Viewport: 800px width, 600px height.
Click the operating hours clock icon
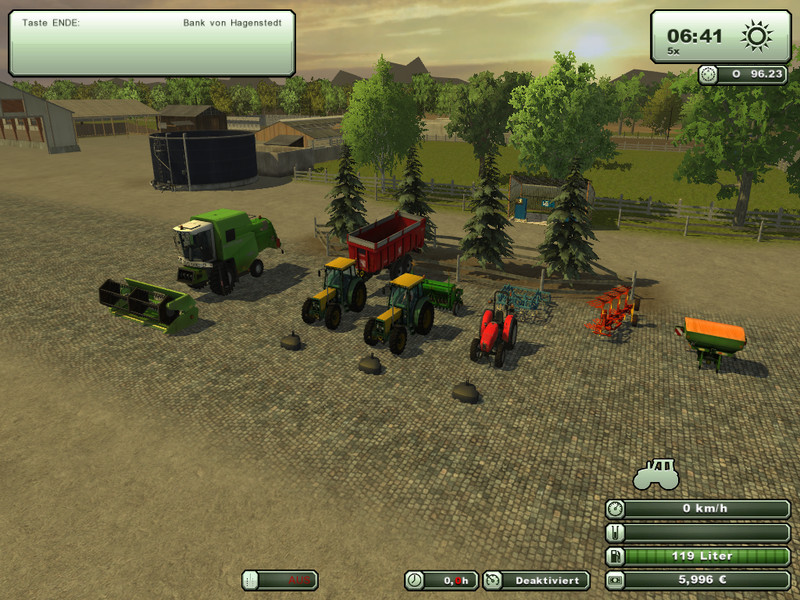tap(415, 580)
